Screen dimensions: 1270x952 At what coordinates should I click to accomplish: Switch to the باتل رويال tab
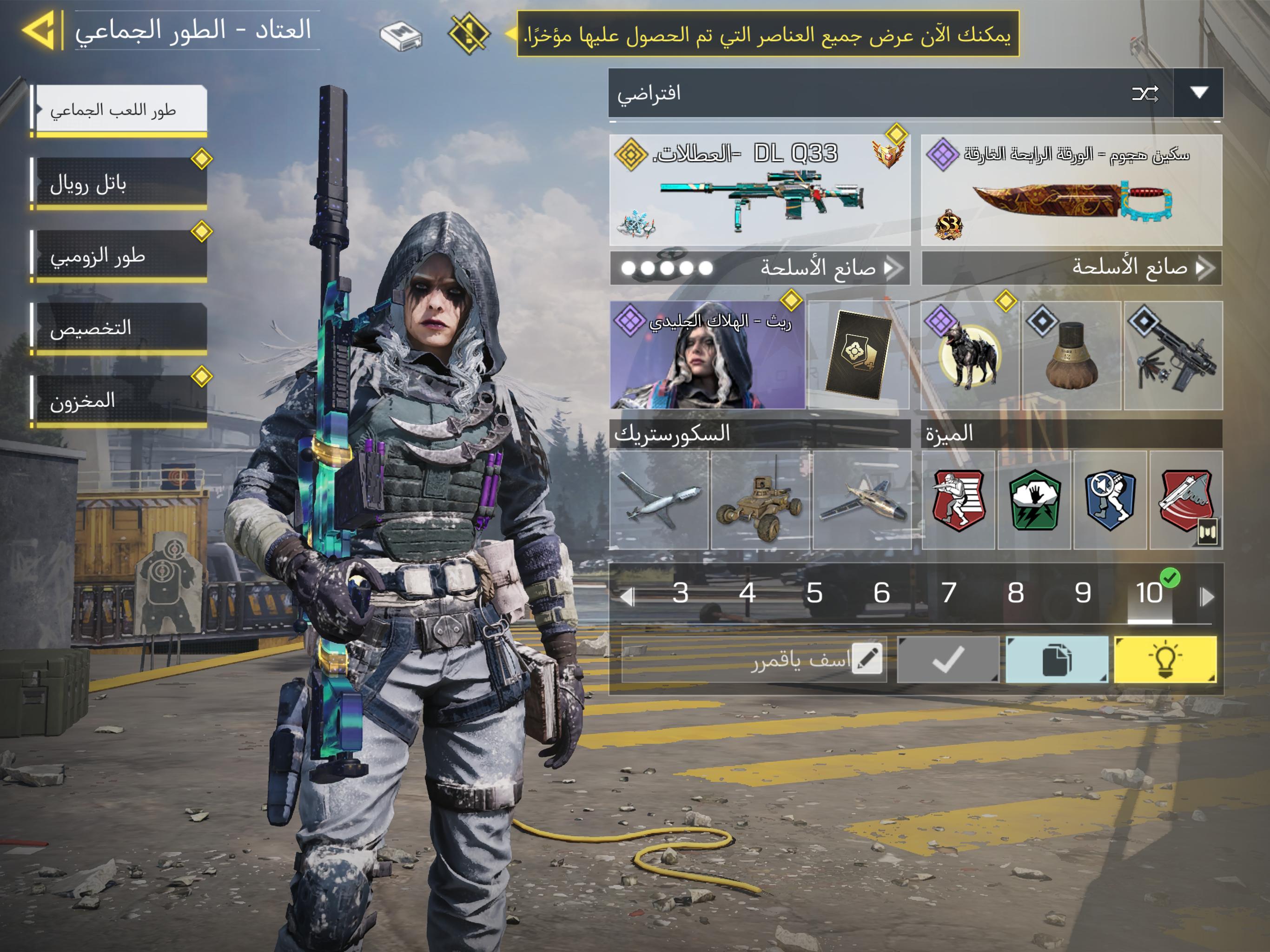point(119,184)
